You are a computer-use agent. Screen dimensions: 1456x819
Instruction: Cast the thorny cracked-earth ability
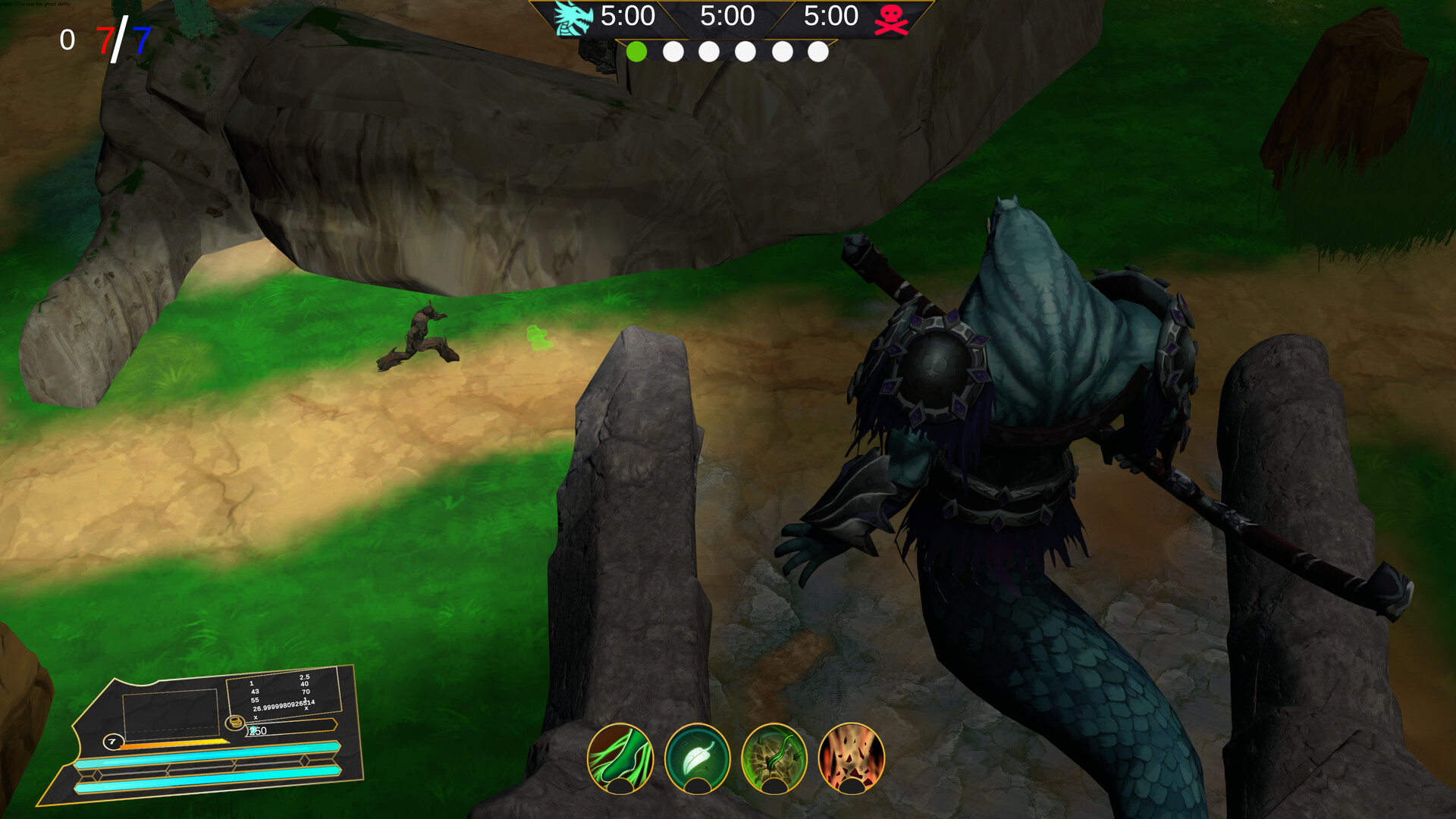point(774,758)
